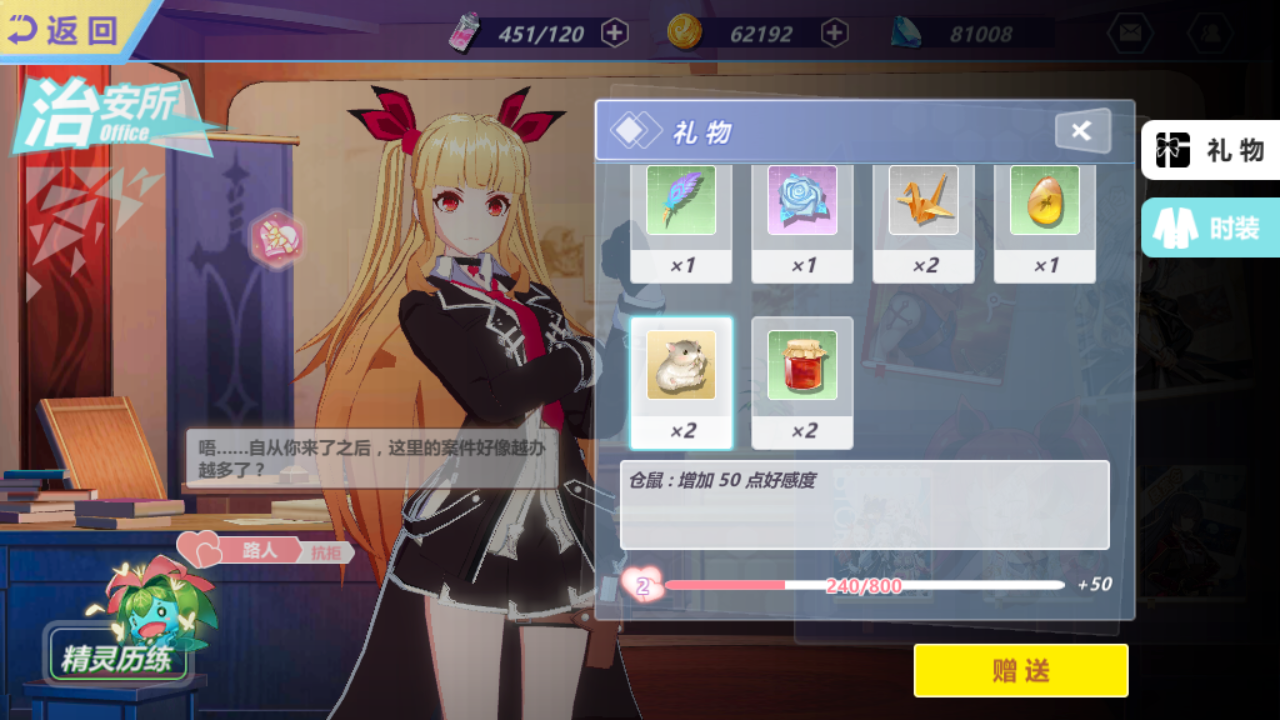This screenshot has width=1280, height=720.
Task: Select the paper crane gift
Action: (923, 200)
